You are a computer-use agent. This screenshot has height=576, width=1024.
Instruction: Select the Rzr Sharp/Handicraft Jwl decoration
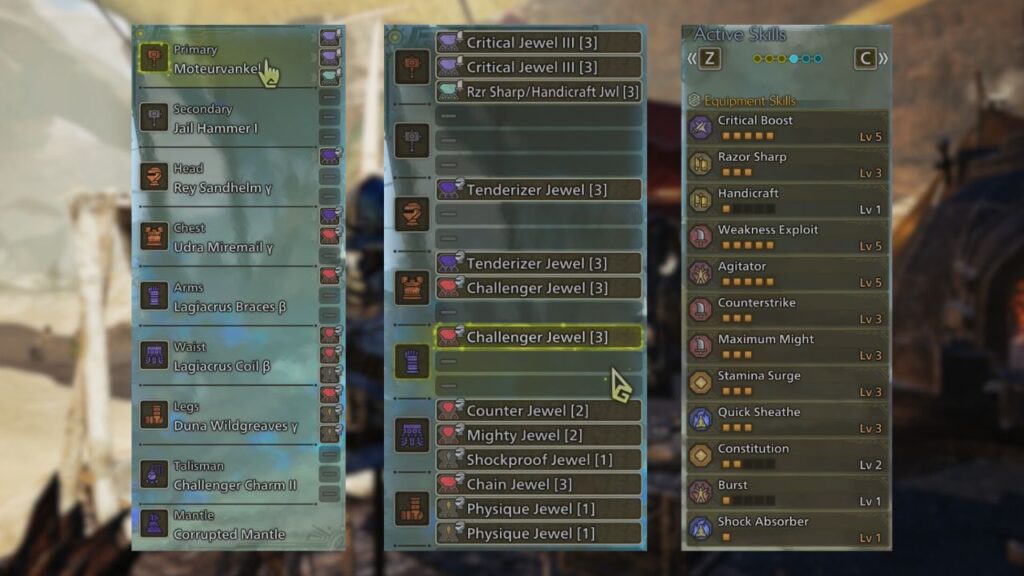538,92
